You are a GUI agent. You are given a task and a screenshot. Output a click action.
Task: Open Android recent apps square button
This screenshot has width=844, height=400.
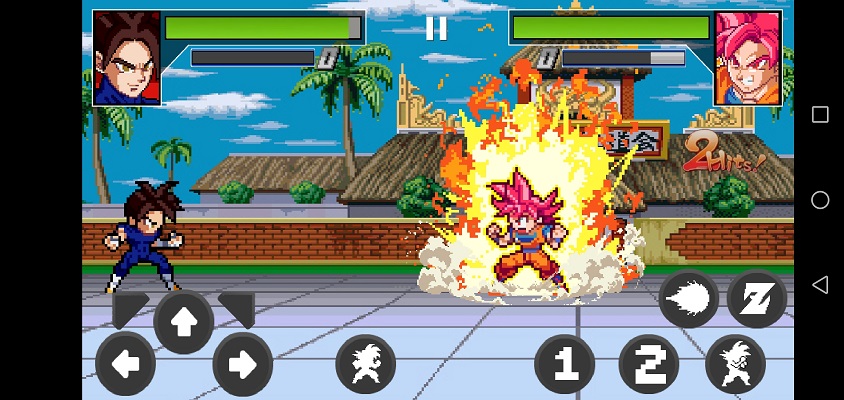[x=820, y=114]
